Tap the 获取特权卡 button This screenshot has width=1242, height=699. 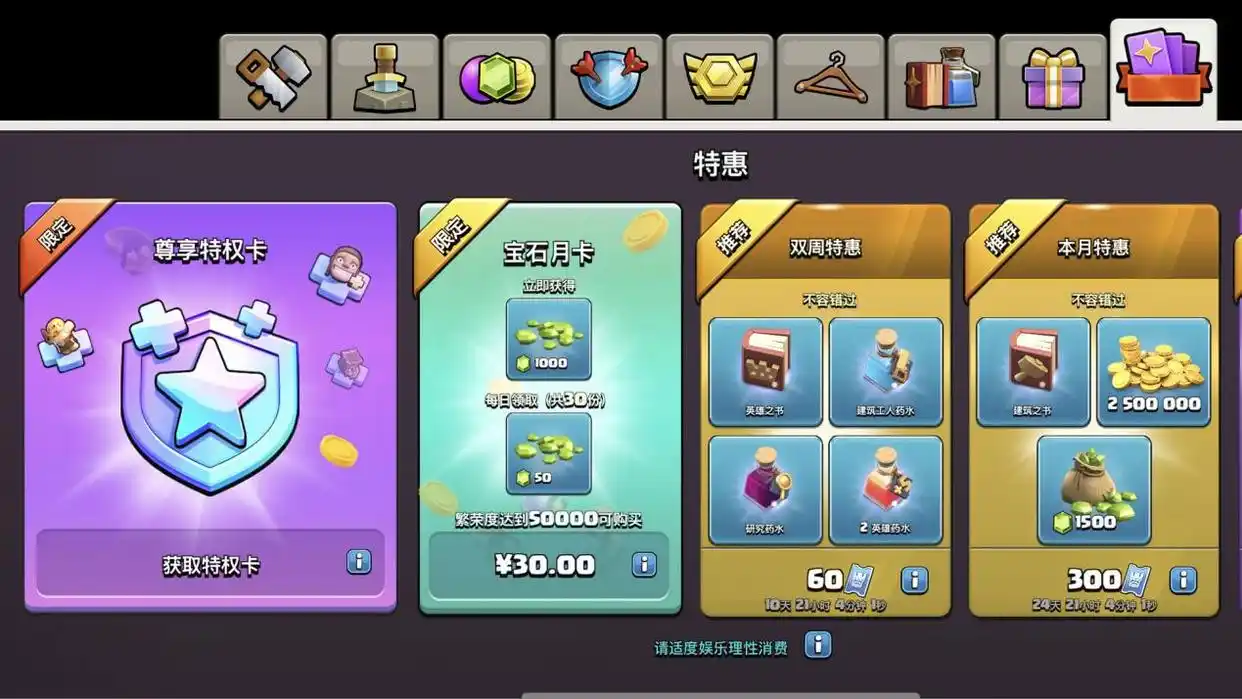tap(210, 565)
